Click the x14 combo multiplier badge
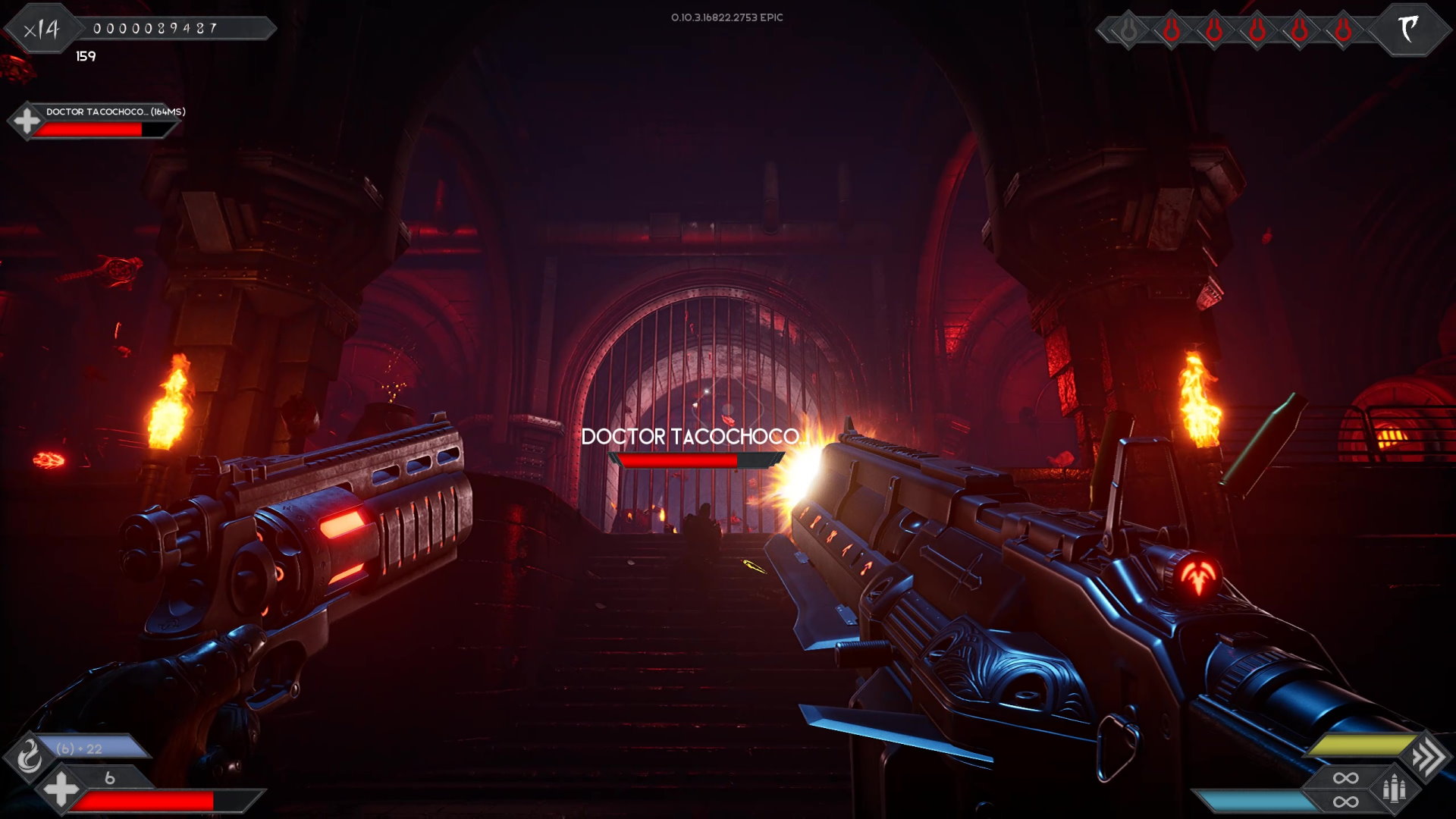Viewport: 1456px width, 819px height. (x=42, y=30)
